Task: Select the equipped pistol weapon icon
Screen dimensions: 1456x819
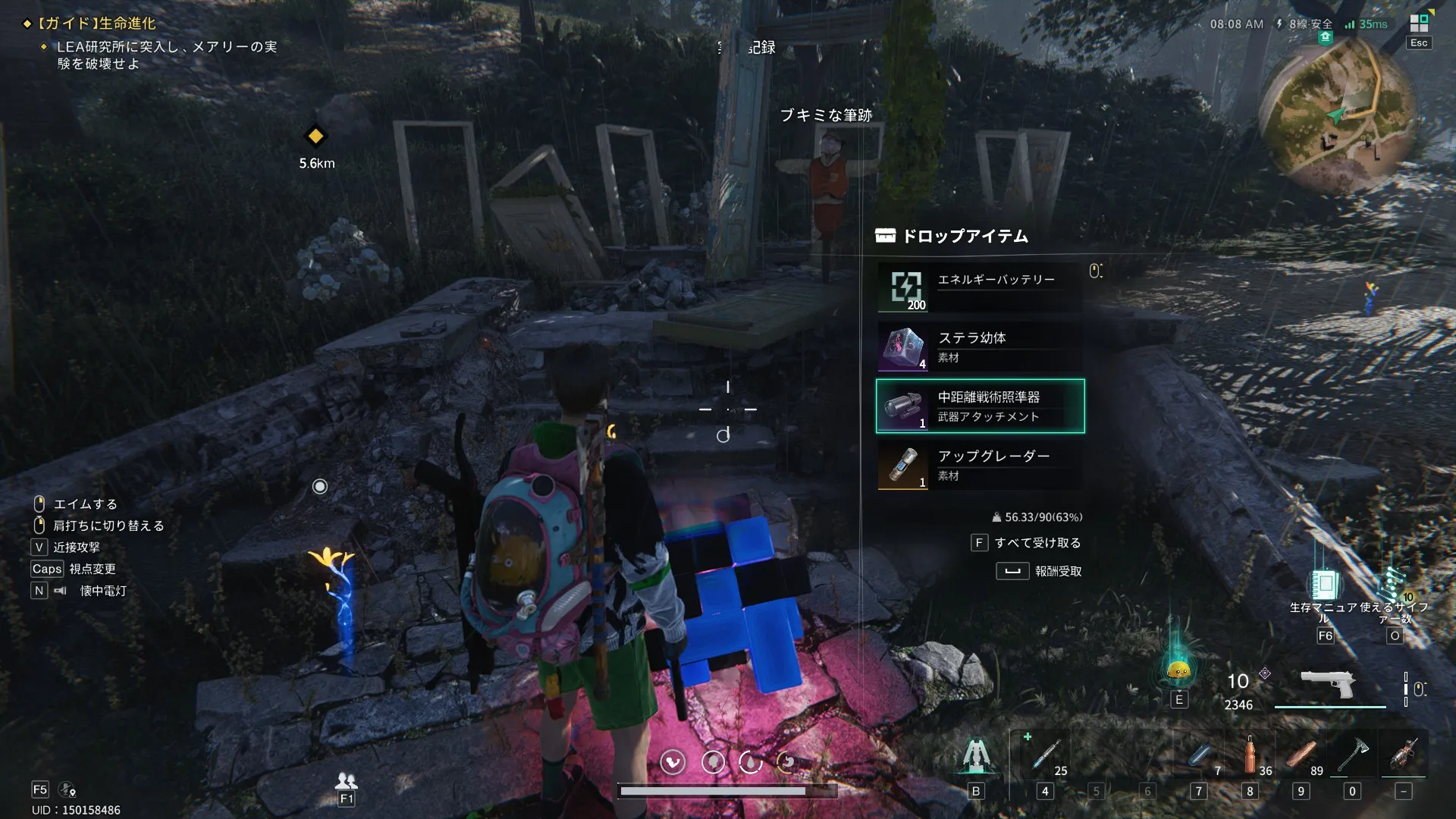Action: click(1329, 685)
